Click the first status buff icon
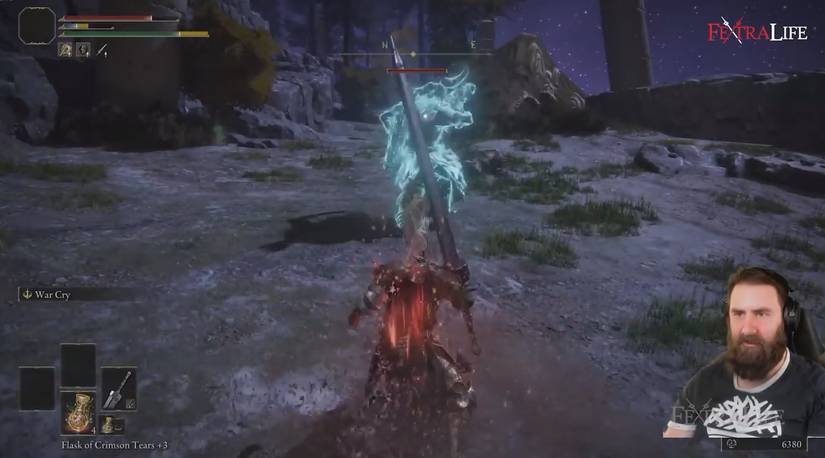This screenshot has width=825, height=458. (x=65, y=48)
